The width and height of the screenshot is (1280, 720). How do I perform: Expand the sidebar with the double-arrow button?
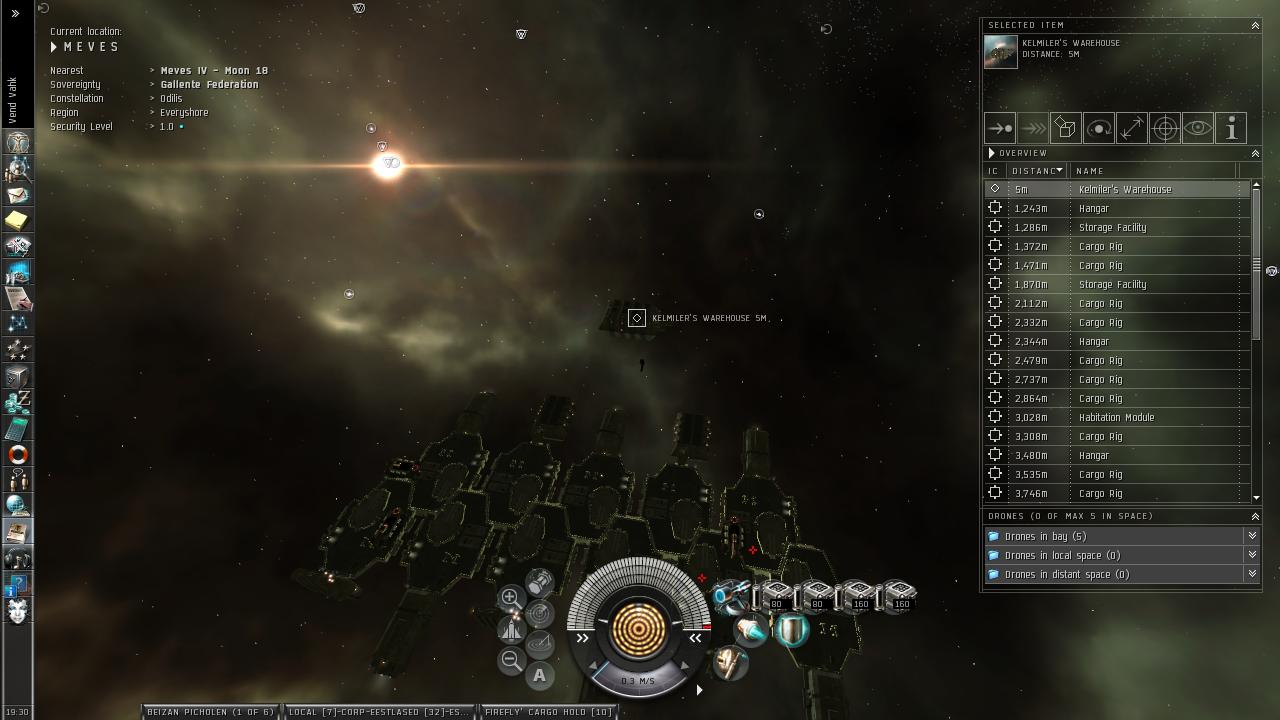[15, 14]
